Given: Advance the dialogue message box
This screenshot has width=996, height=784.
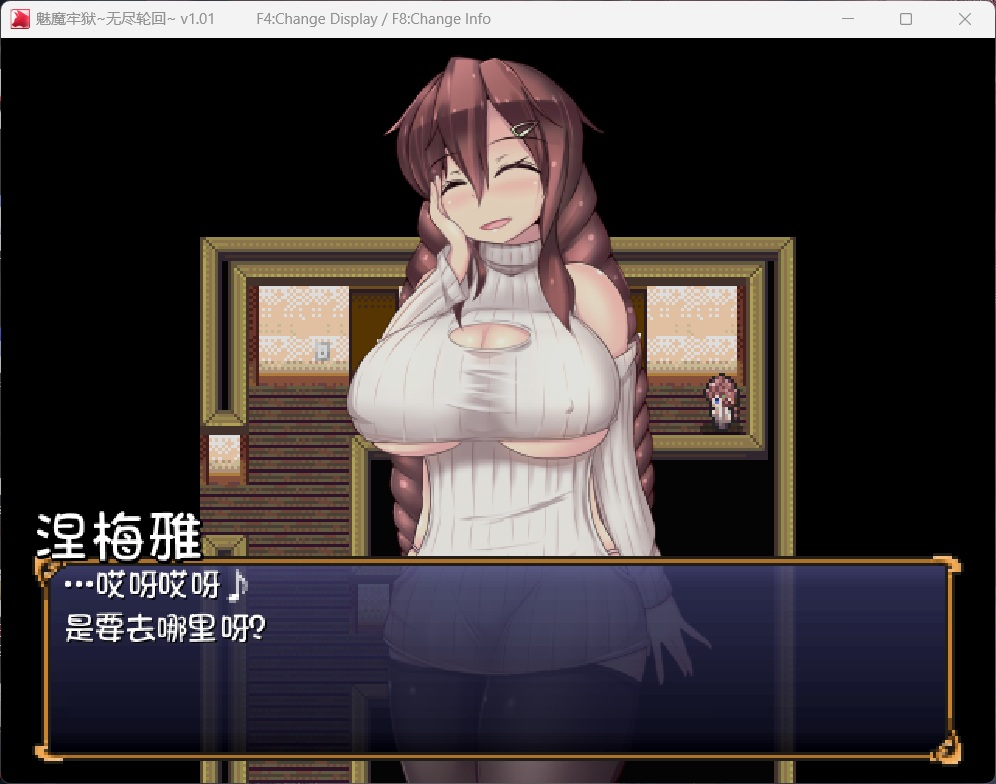Looking at the screenshot, I should pyautogui.click(x=497, y=657).
